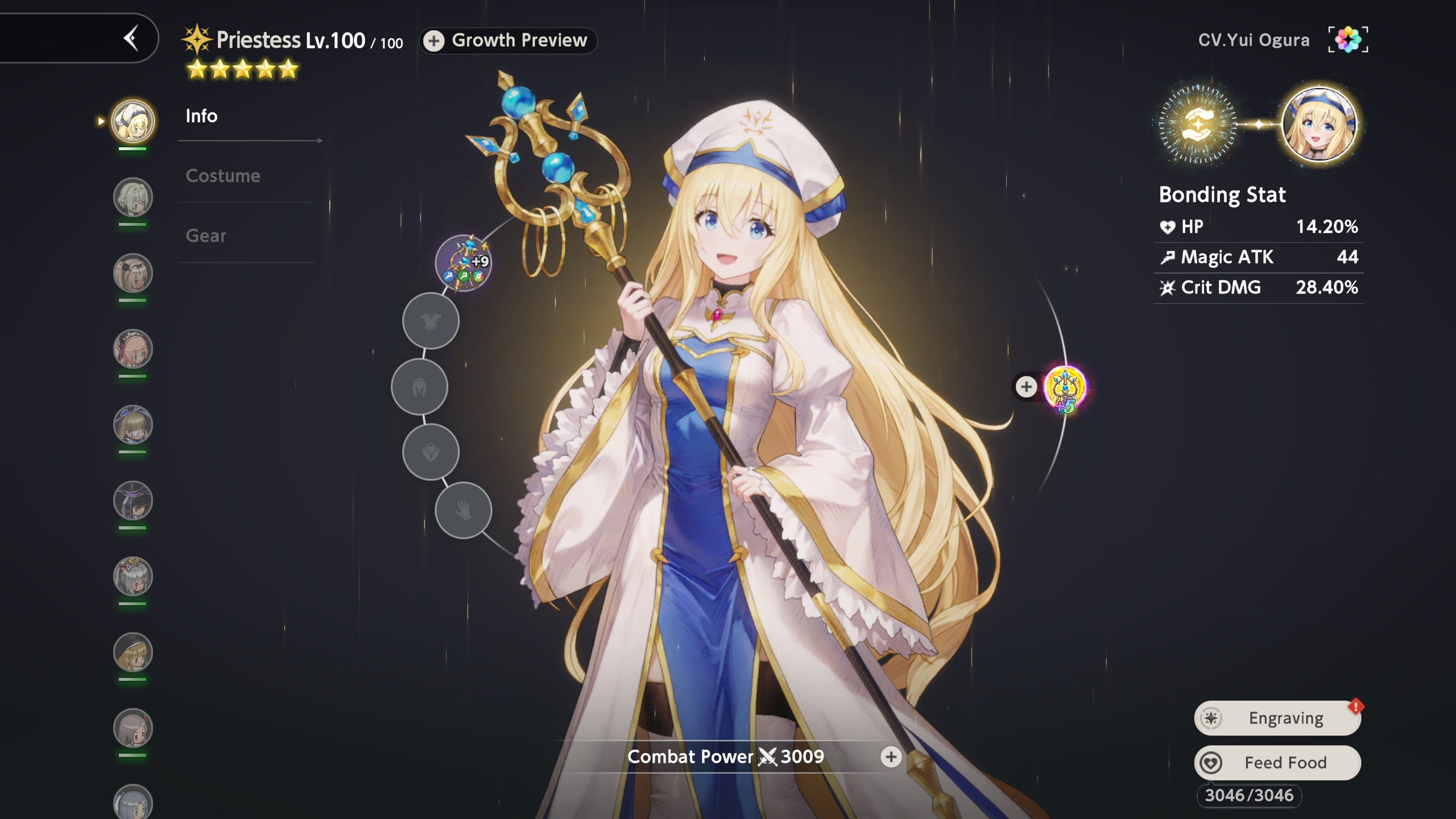Open the Priestess bonding portrait

pyautogui.click(x=1319, y=123)
